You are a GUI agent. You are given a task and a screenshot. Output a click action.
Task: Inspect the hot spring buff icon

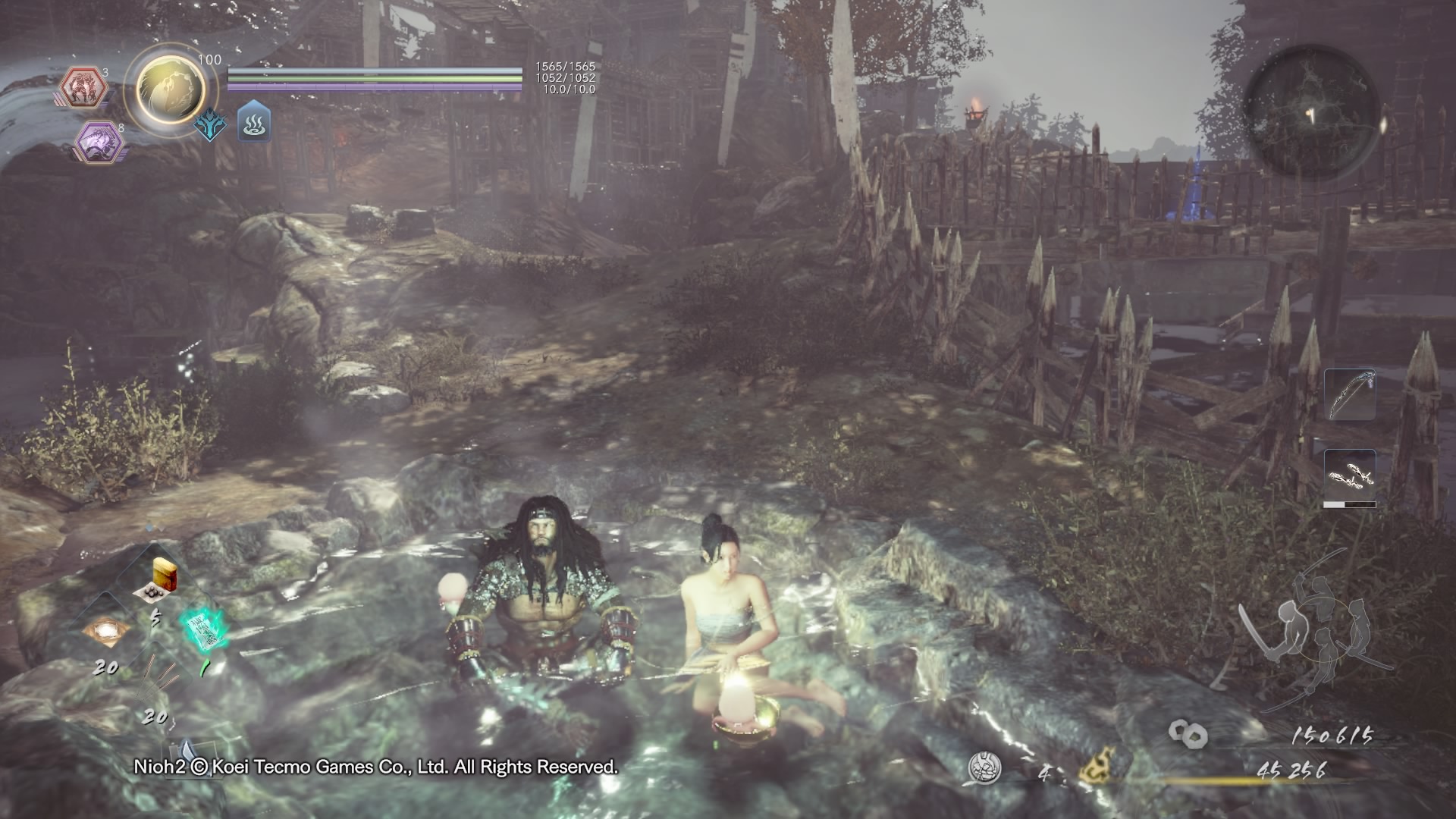click(253, 123)
